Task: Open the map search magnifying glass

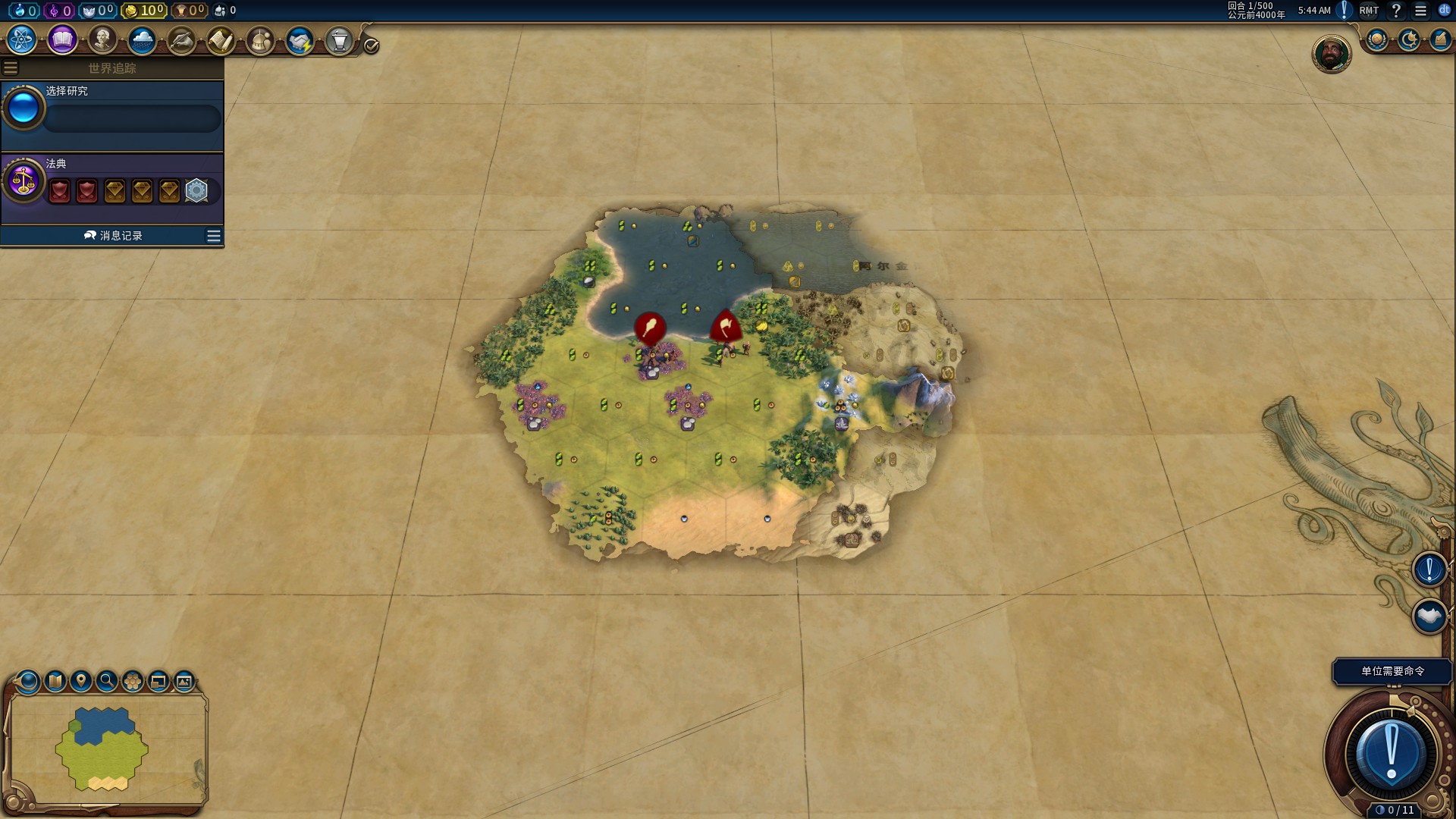Action: point(107,681)
